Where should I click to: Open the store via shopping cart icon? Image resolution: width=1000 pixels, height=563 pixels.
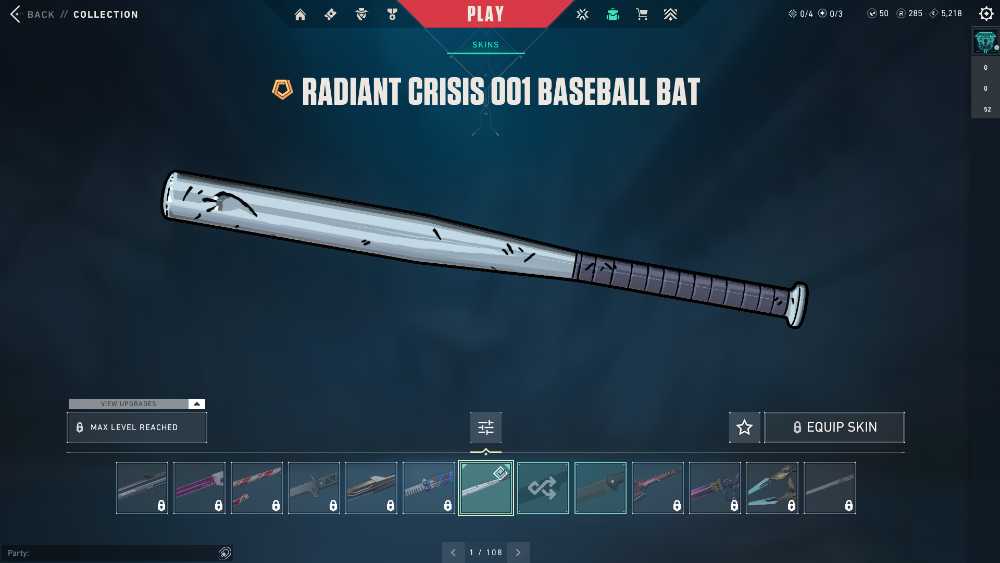click(642, 15)
